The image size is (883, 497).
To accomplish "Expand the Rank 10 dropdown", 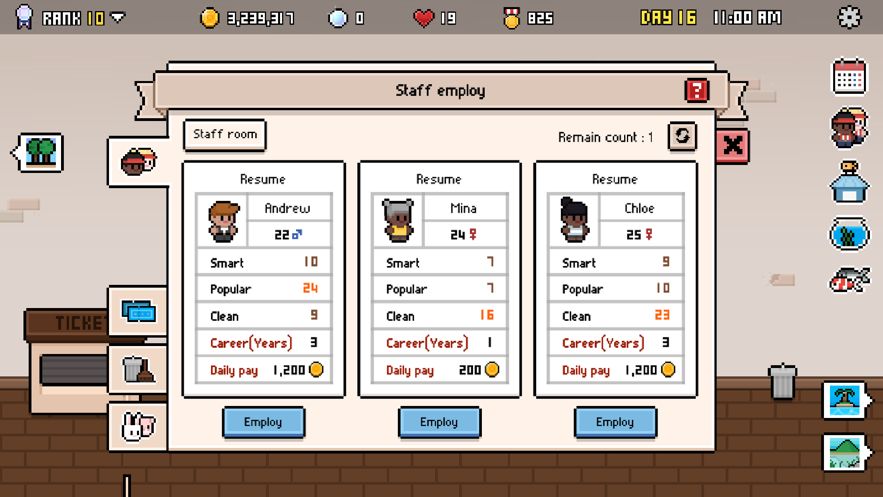I will [118, 18].
